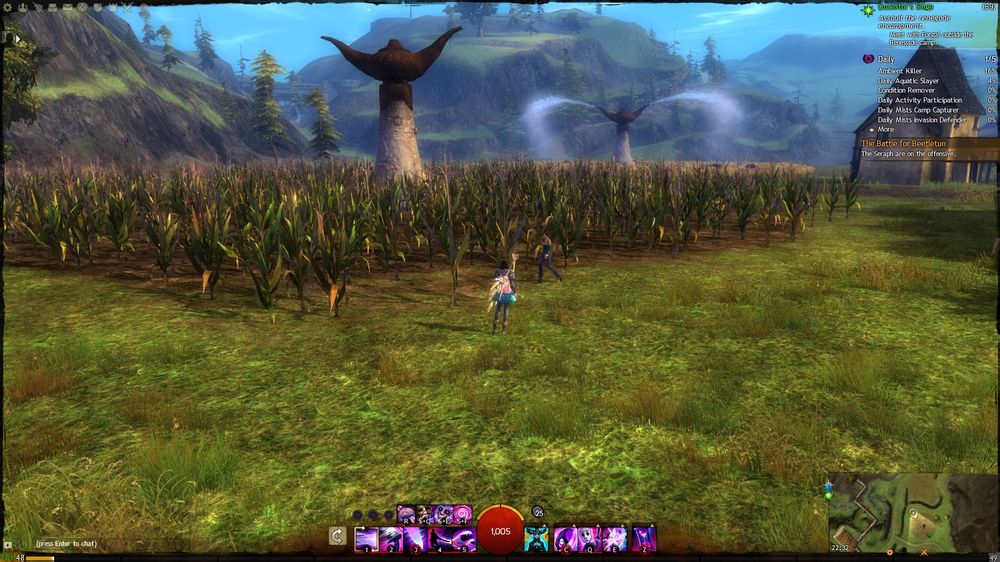1000x562 pixels.
Task: Click the pink spiral shatter skill icon
Action: (x=463, y=514)
